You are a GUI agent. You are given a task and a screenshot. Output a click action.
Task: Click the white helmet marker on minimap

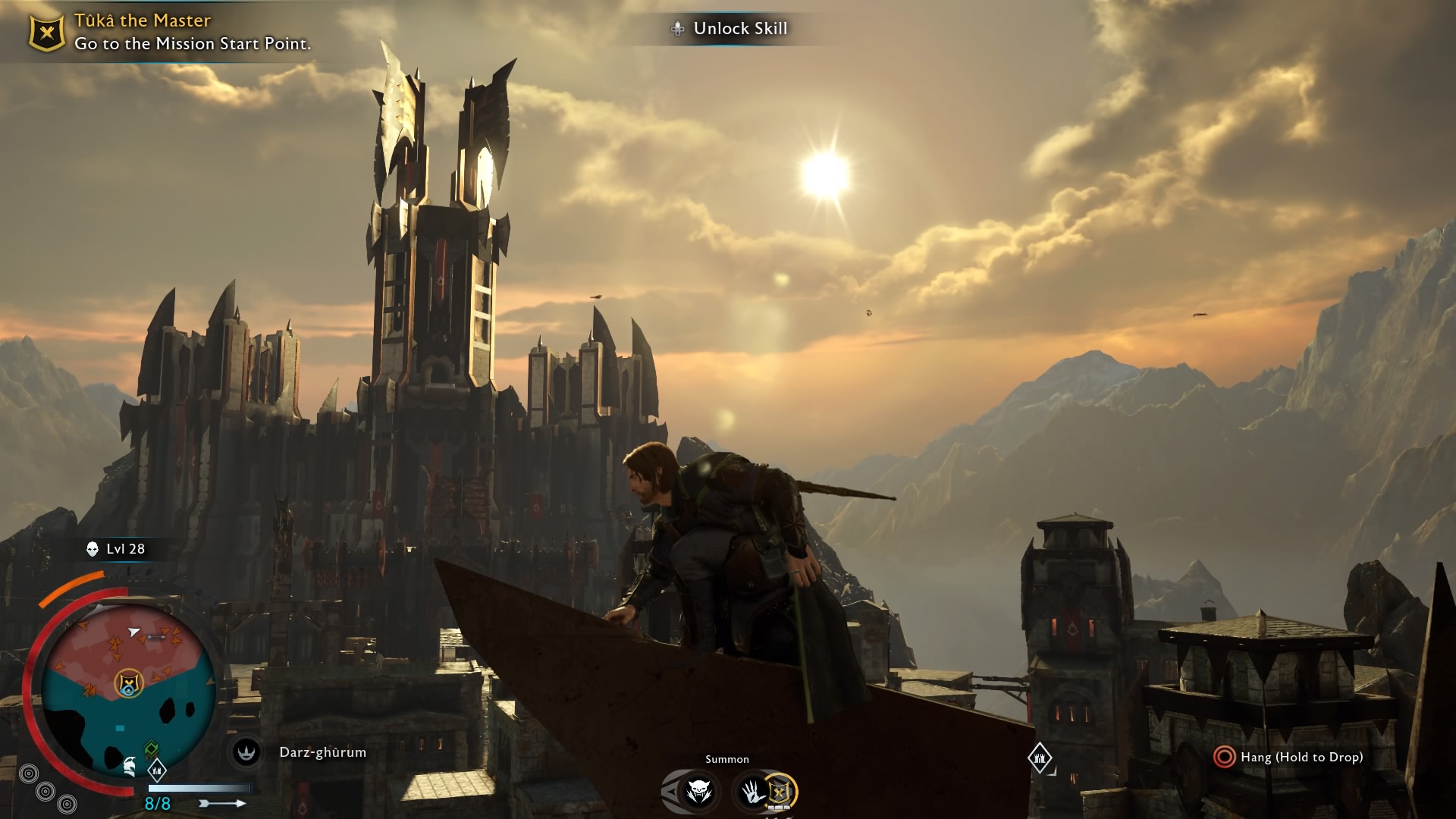click(x=130, y=767)
